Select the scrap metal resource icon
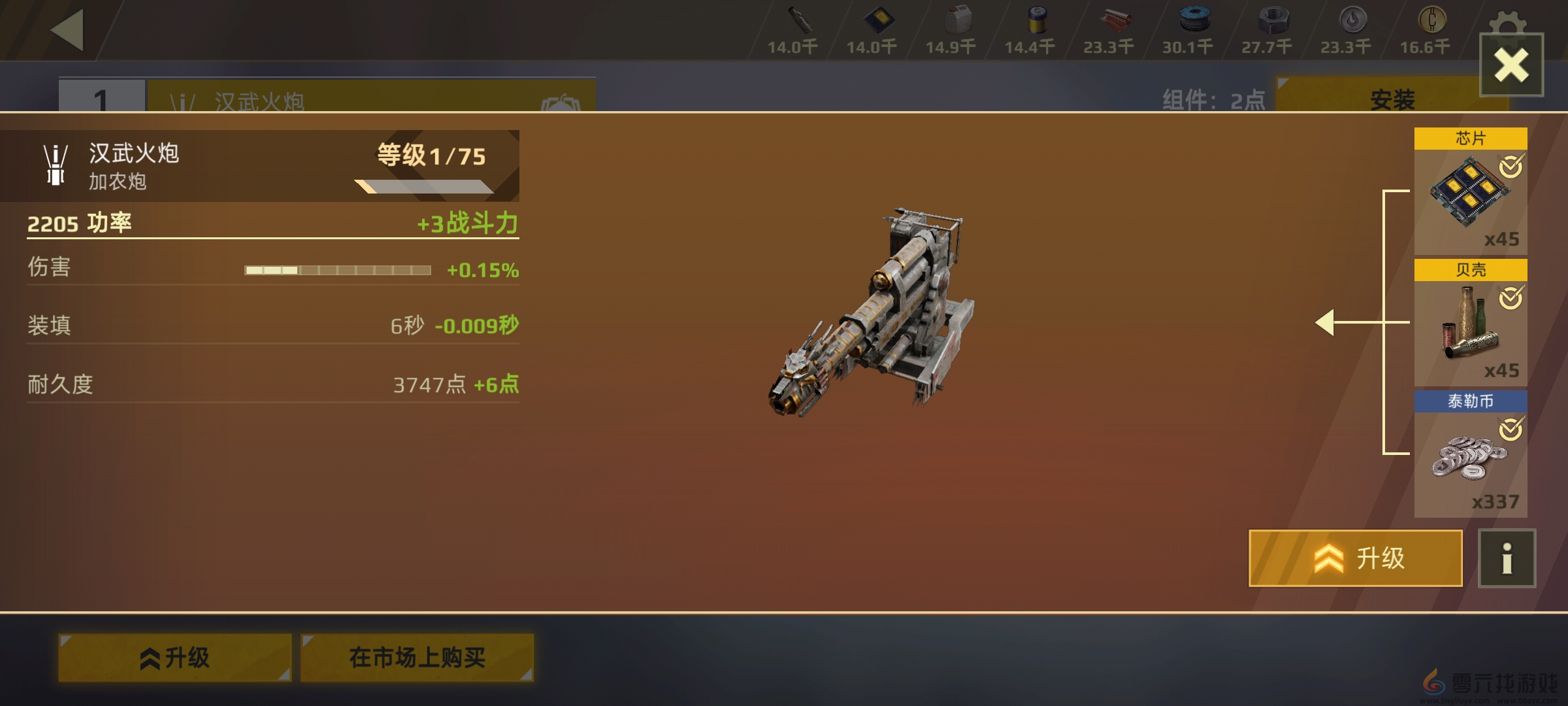1568x706 pixels. 800,20
